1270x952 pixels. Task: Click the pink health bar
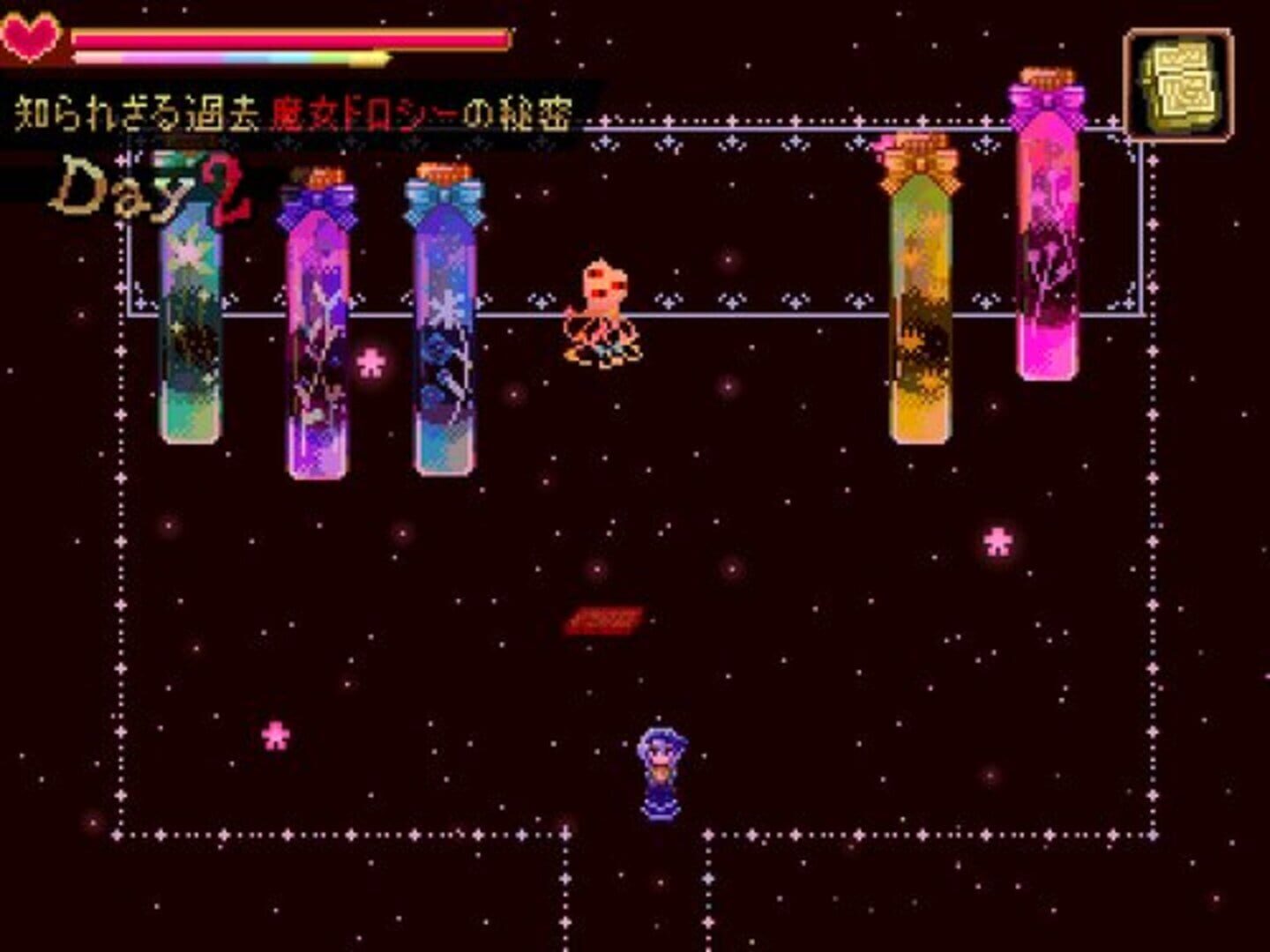(291, 39)
